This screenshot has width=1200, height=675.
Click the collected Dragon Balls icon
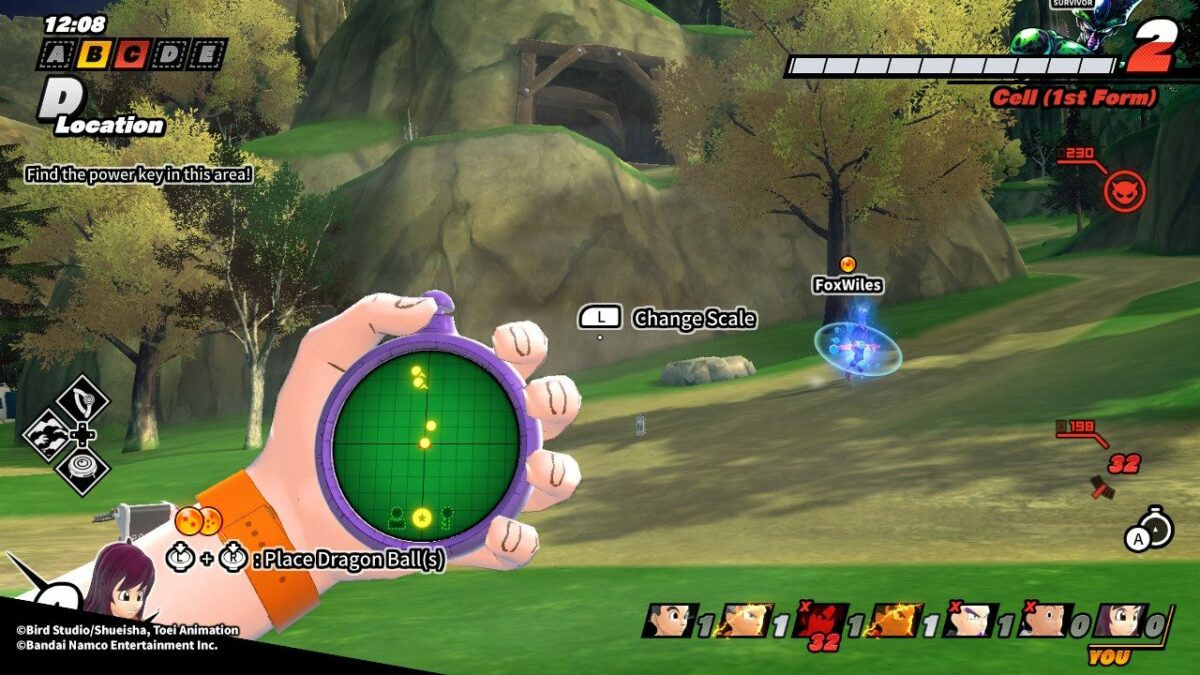pyautogui.click(x=198, y=521)
